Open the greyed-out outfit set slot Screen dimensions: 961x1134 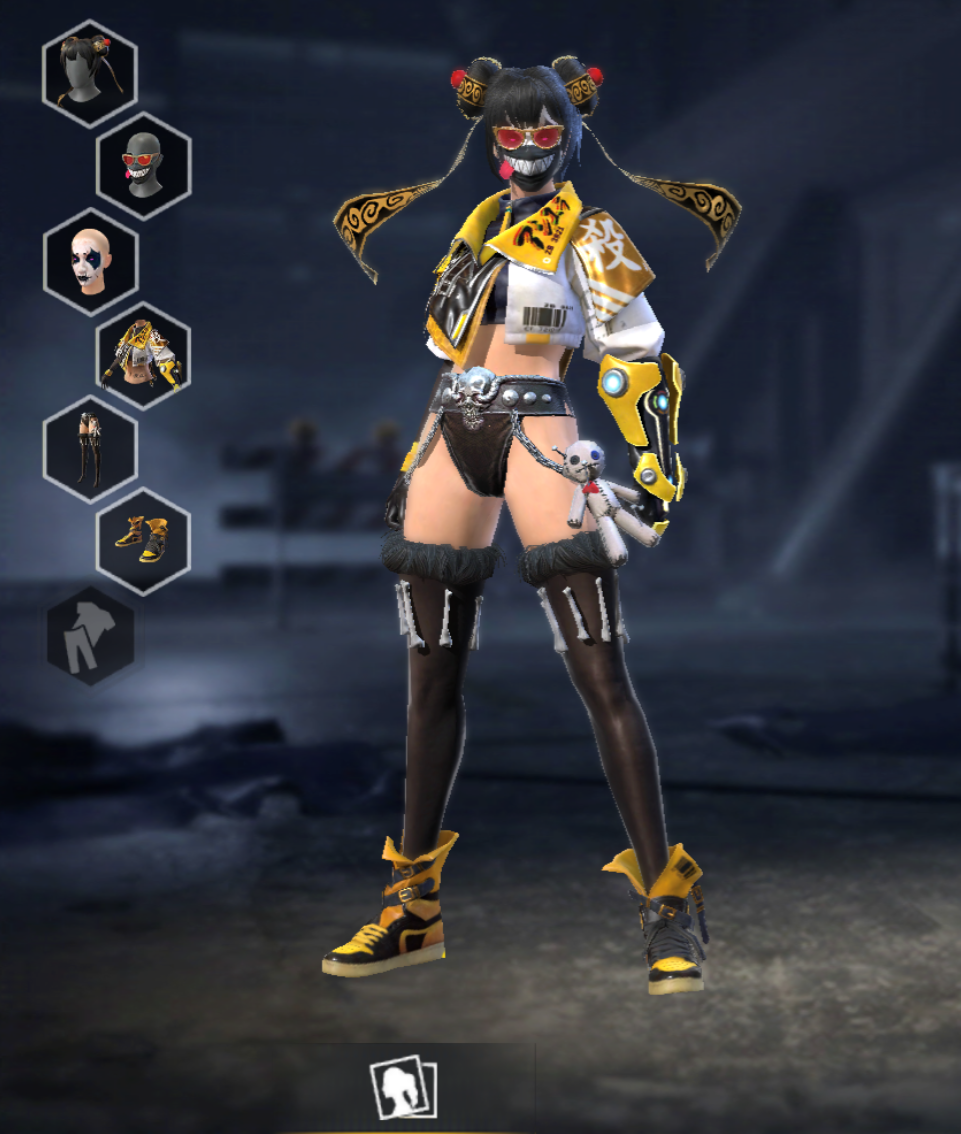(90, 636)
